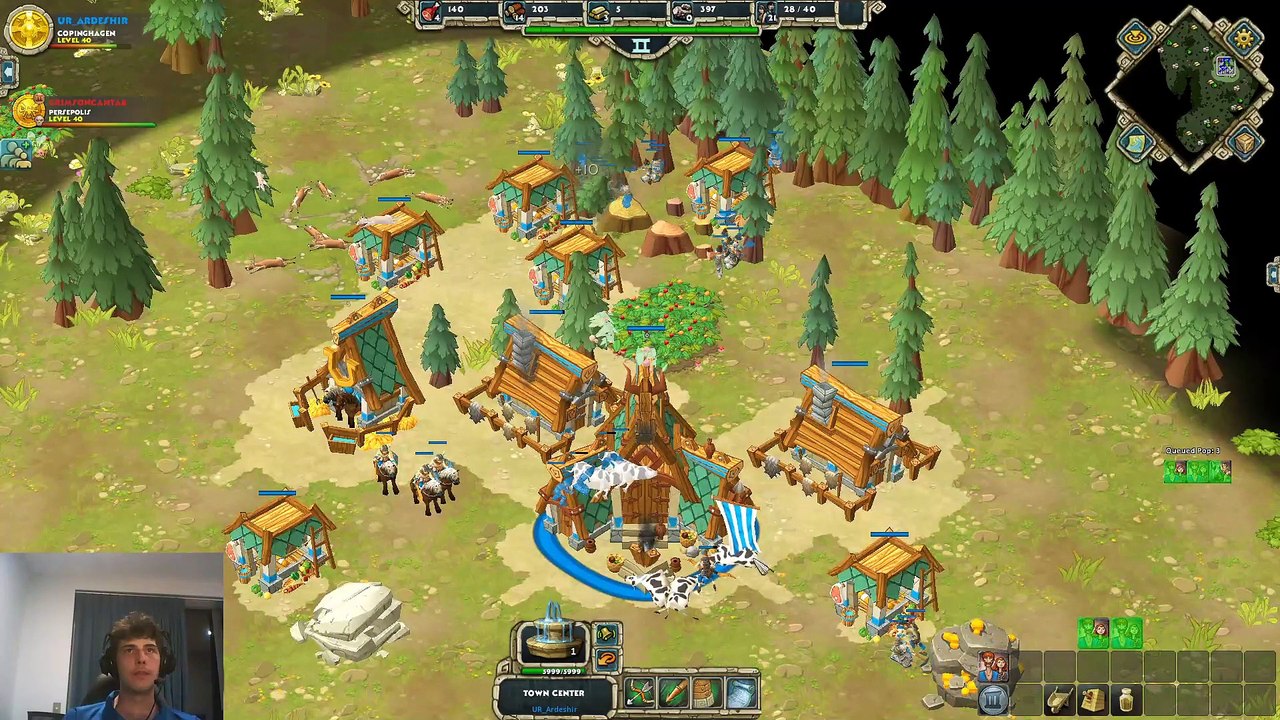Choose the jar technology icon

[1127, 700]
